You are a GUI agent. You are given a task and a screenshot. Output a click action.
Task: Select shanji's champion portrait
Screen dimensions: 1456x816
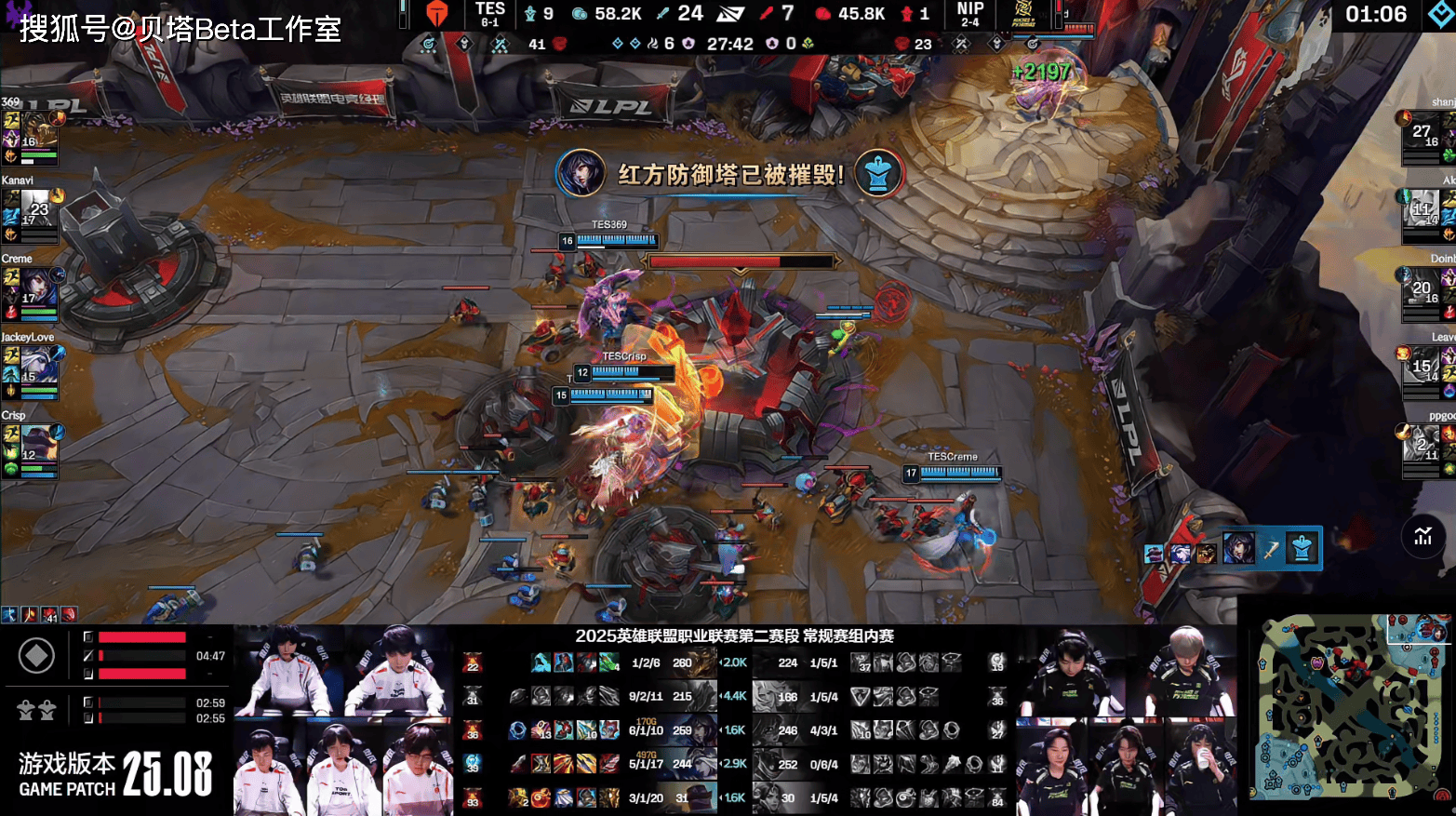[1422, 133]
